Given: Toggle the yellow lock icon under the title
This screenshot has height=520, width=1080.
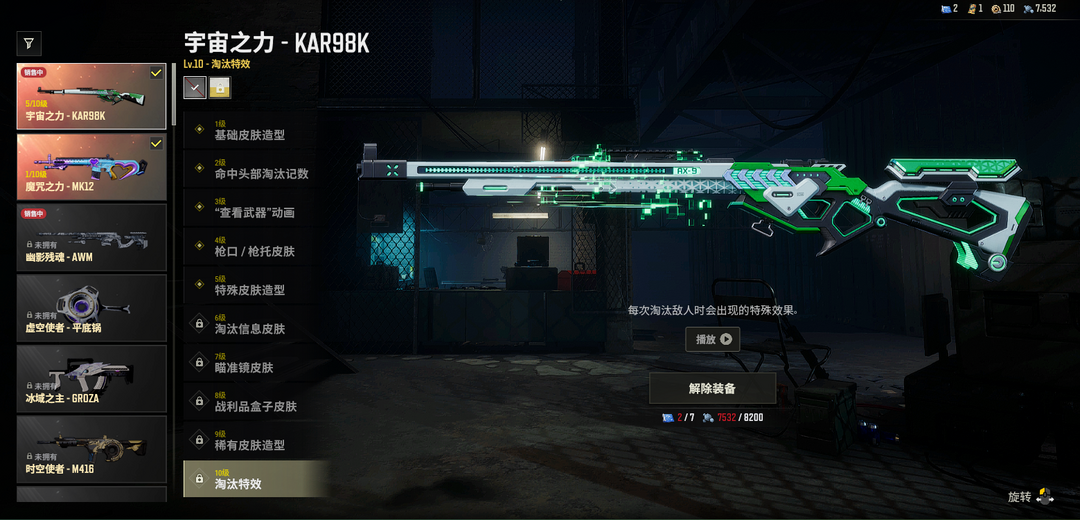Looking at the screenshot, I should click(x=220, y=88).
